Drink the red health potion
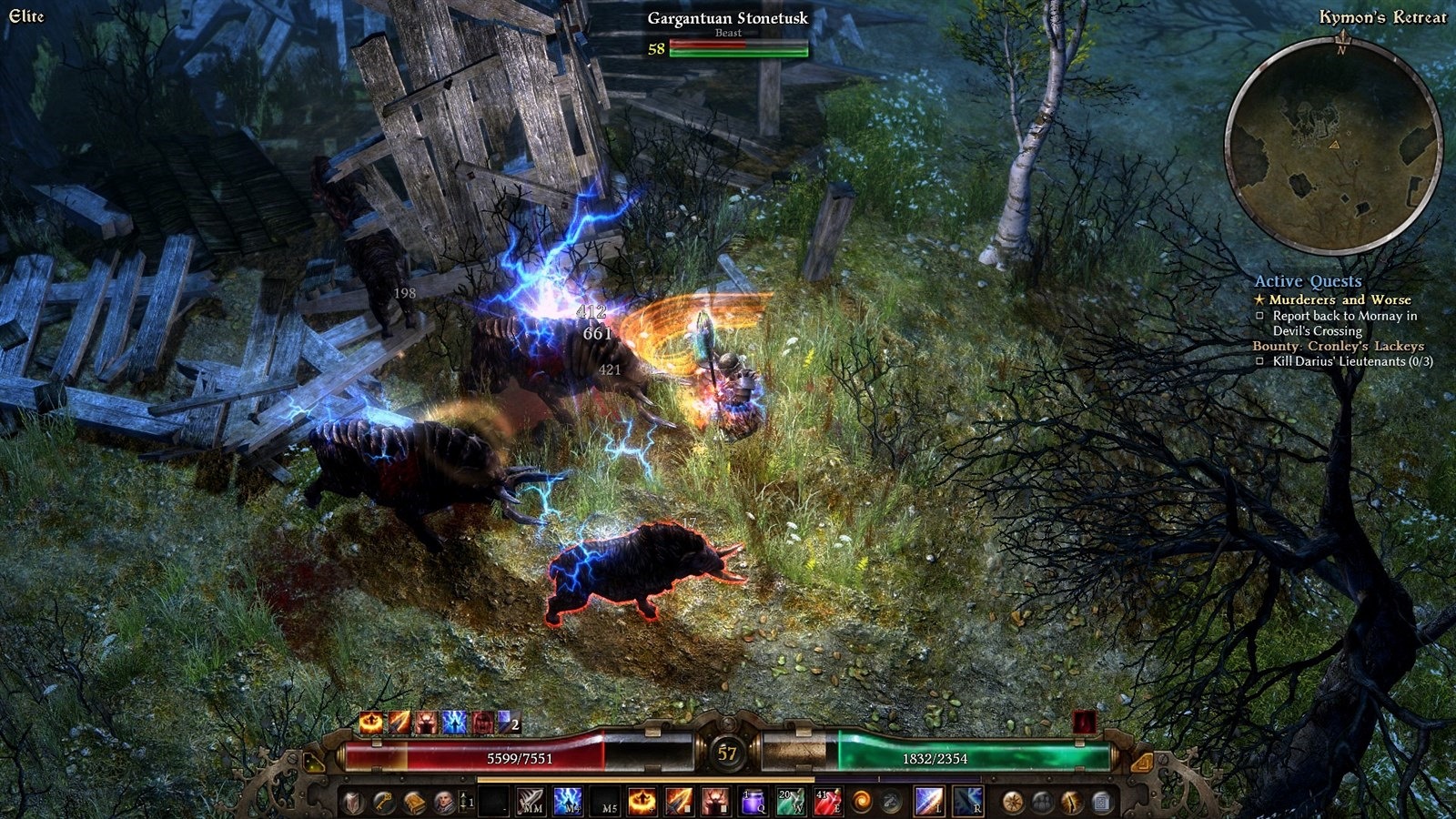This screenshot has width=1456, height=819. (x=826, y=802)
